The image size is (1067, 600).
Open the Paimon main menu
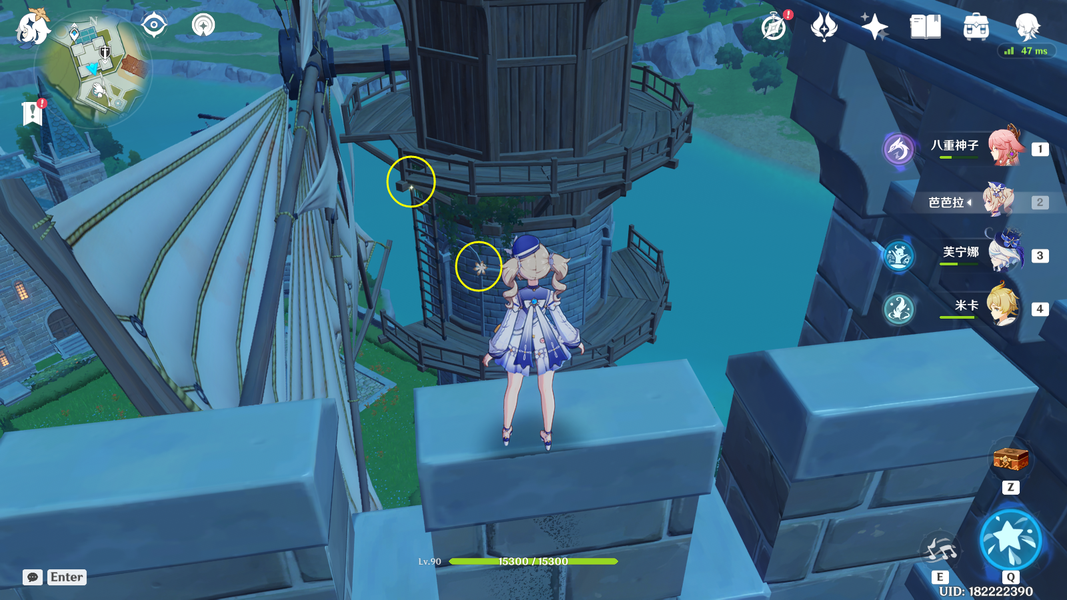(x=32, y=28)
